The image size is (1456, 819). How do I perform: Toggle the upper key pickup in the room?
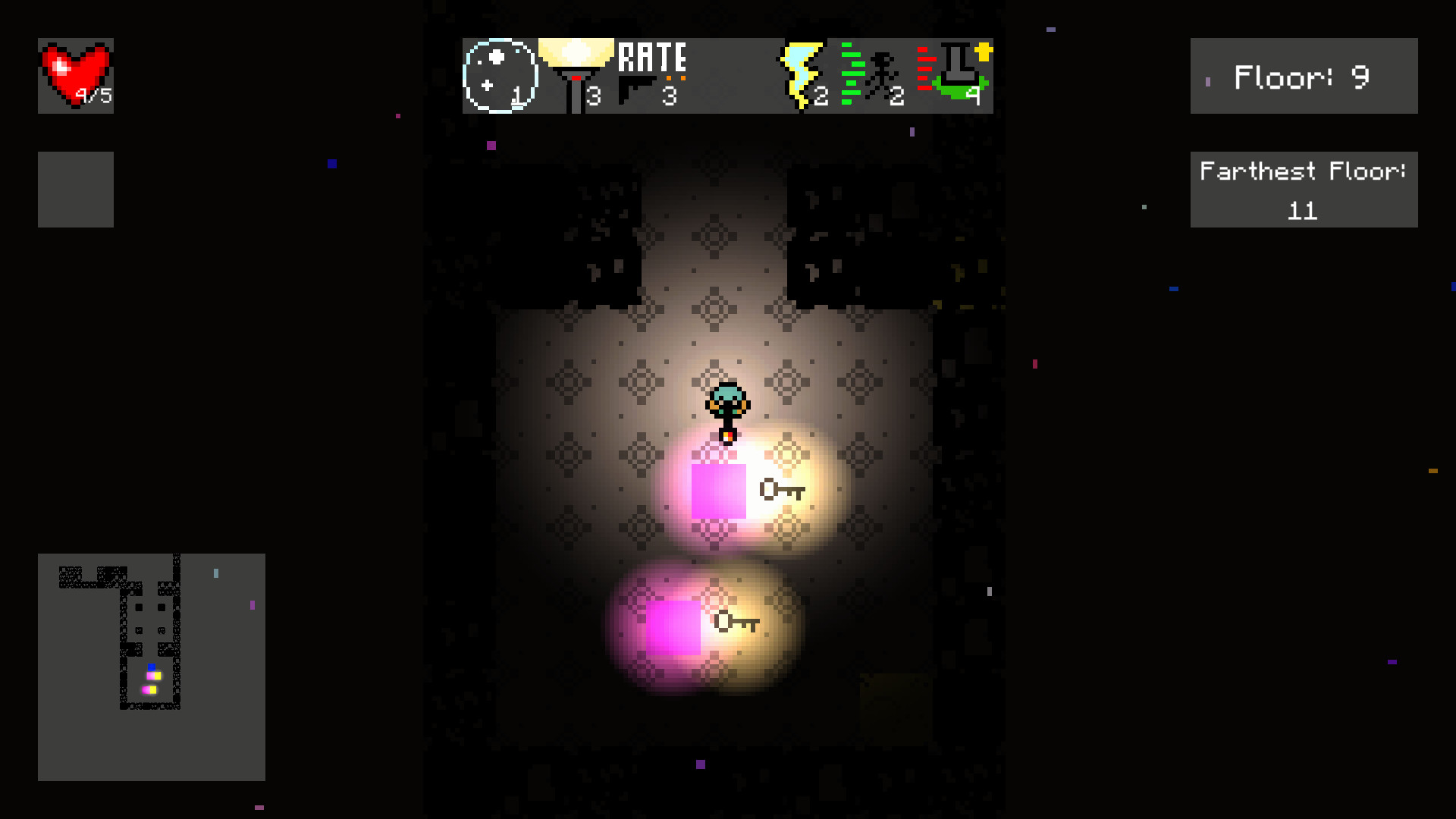[781, 491]
